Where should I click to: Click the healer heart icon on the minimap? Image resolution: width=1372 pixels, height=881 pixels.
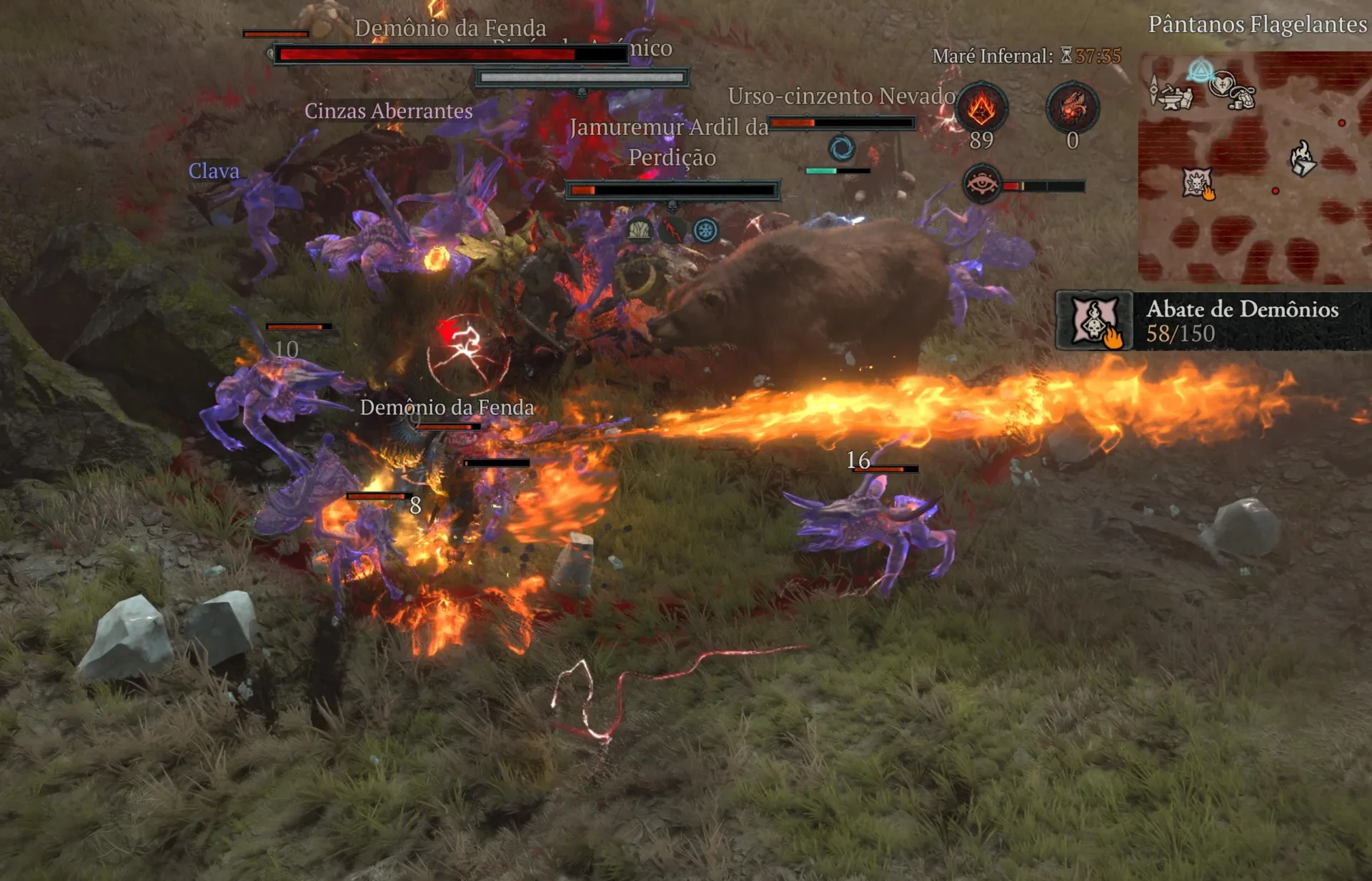click(1222, 85)
